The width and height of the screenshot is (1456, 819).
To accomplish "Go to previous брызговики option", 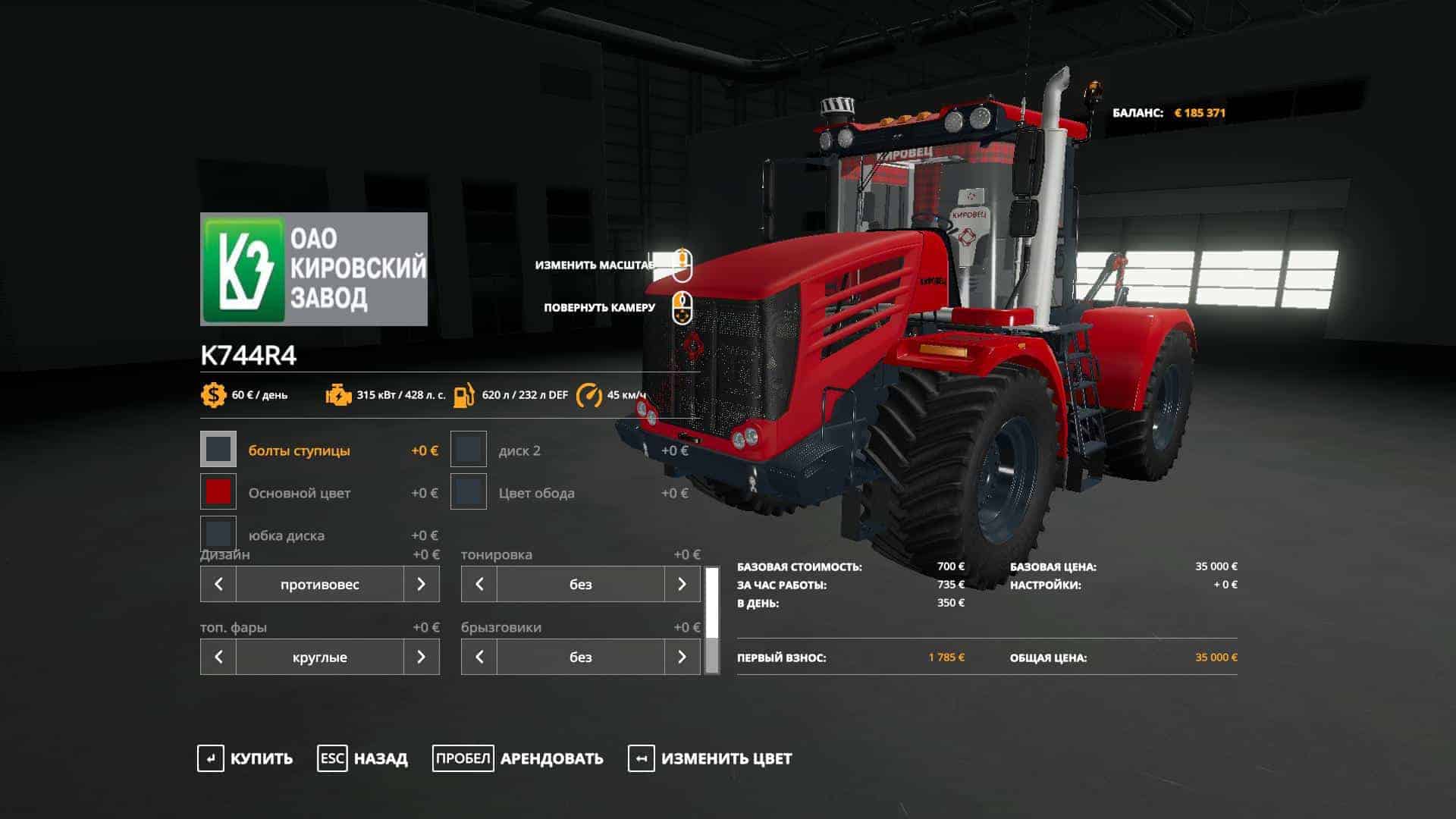I will point(479,657).
